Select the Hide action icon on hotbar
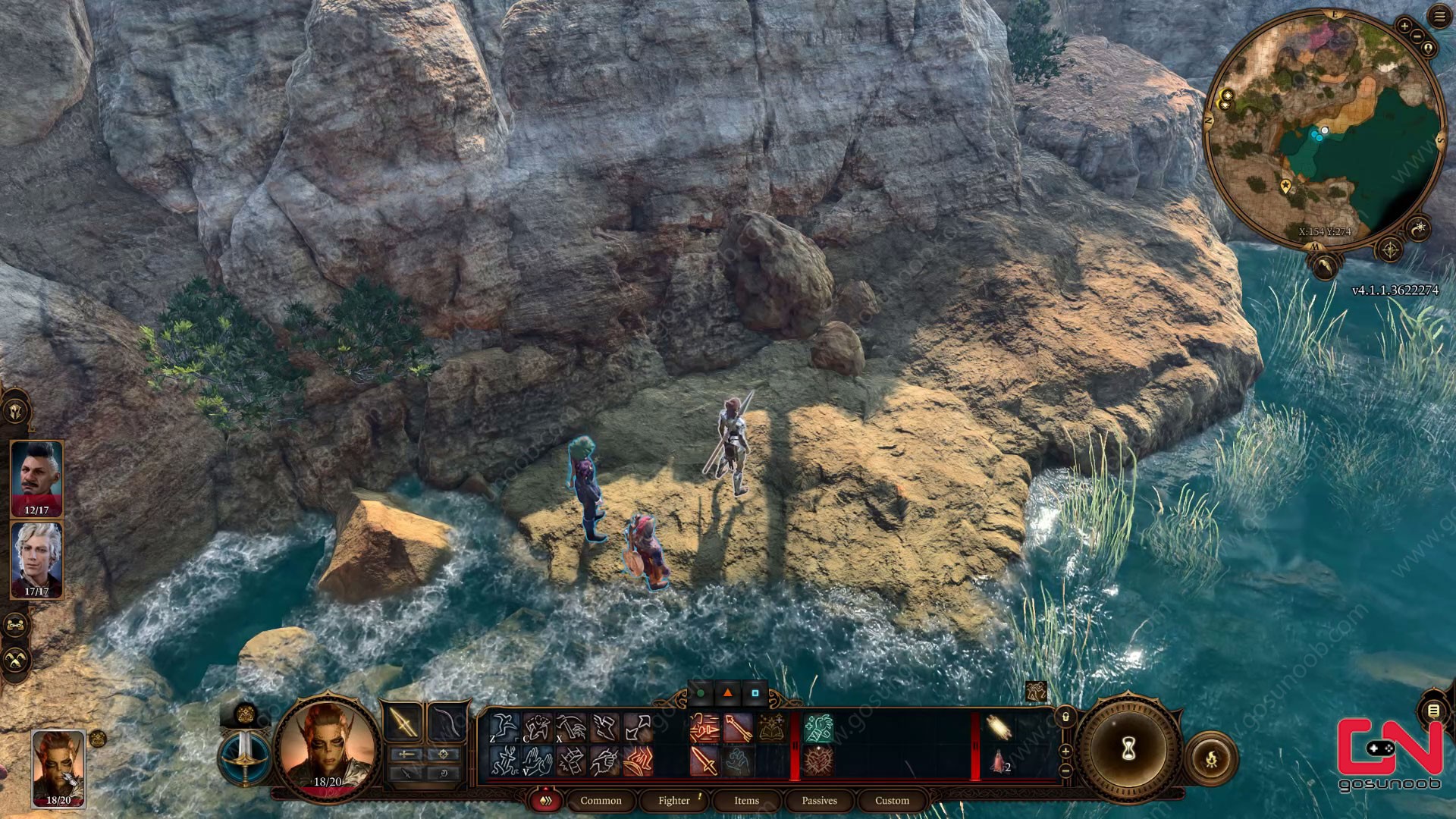Screen dimensions: 1456x819 click(x=538, y=727)
